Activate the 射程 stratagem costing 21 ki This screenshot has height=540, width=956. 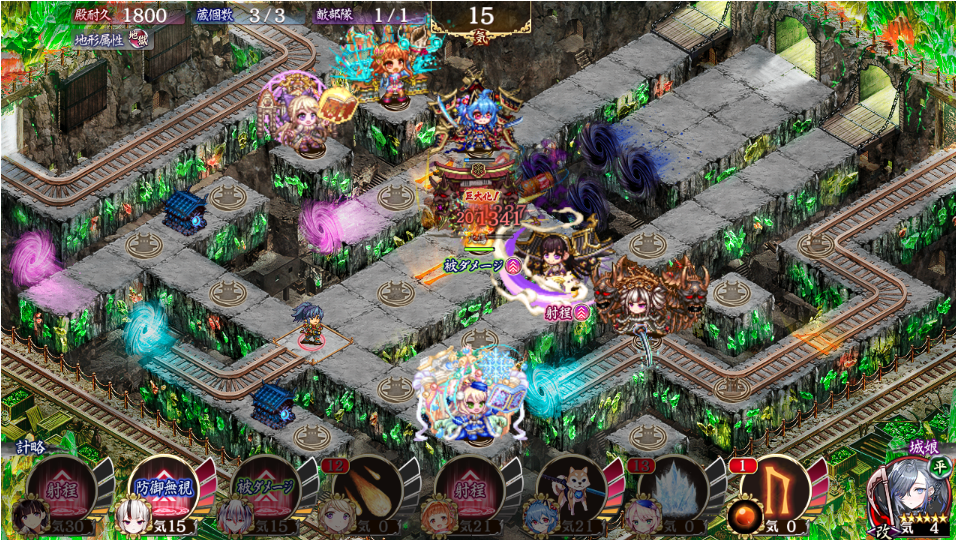[470, 489]
